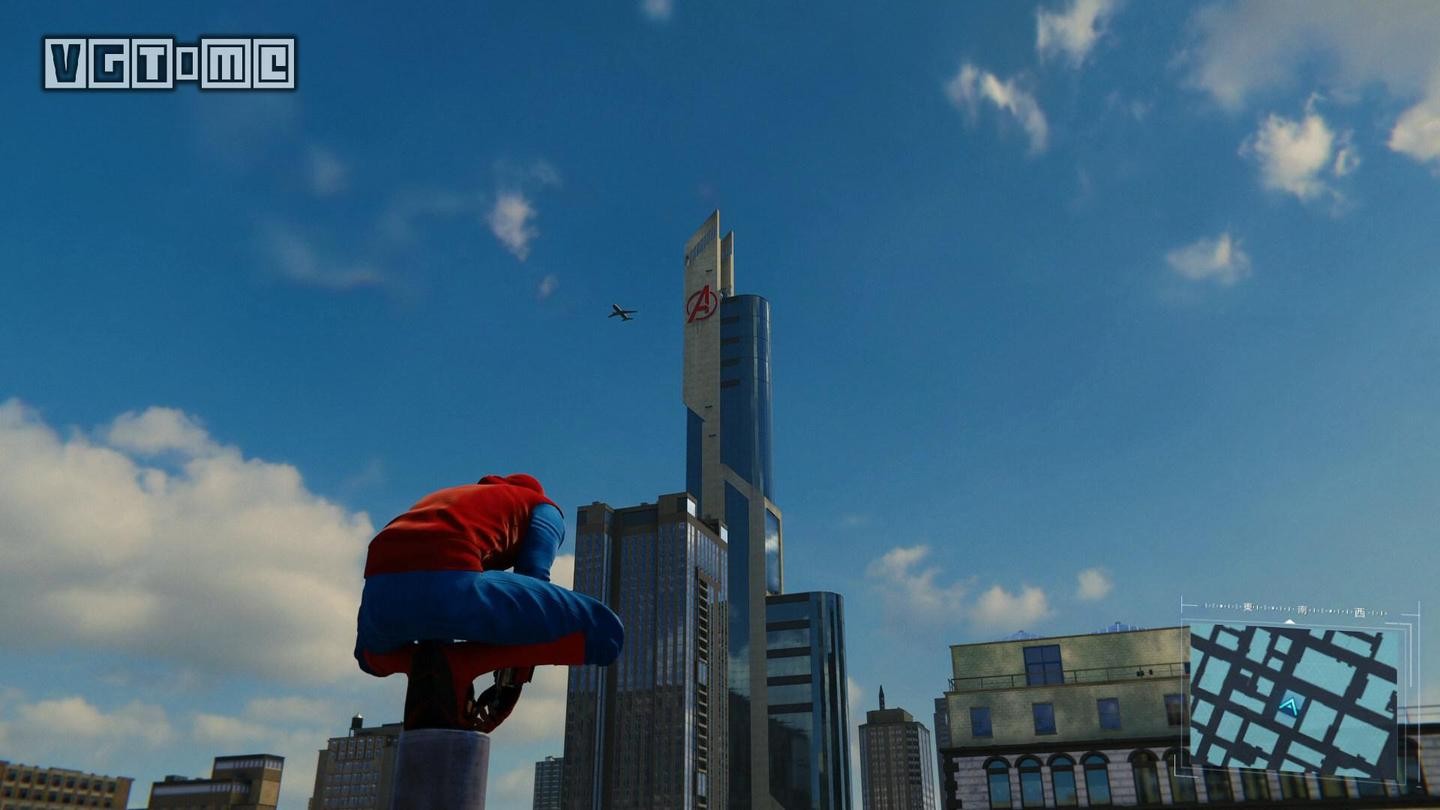The height and width of the screenshot is (810, 1440).
Task: Click the VGTIME watermark logo
Action: point(169,63)
